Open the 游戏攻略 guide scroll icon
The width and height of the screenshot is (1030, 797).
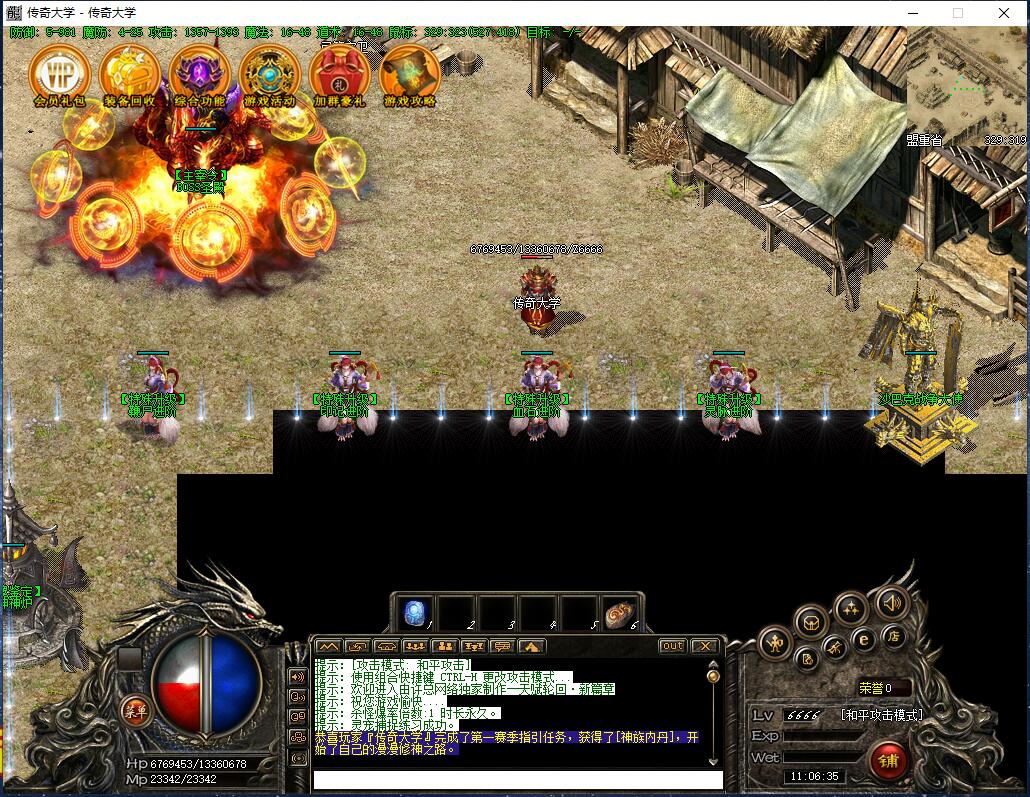pos(409,72)
